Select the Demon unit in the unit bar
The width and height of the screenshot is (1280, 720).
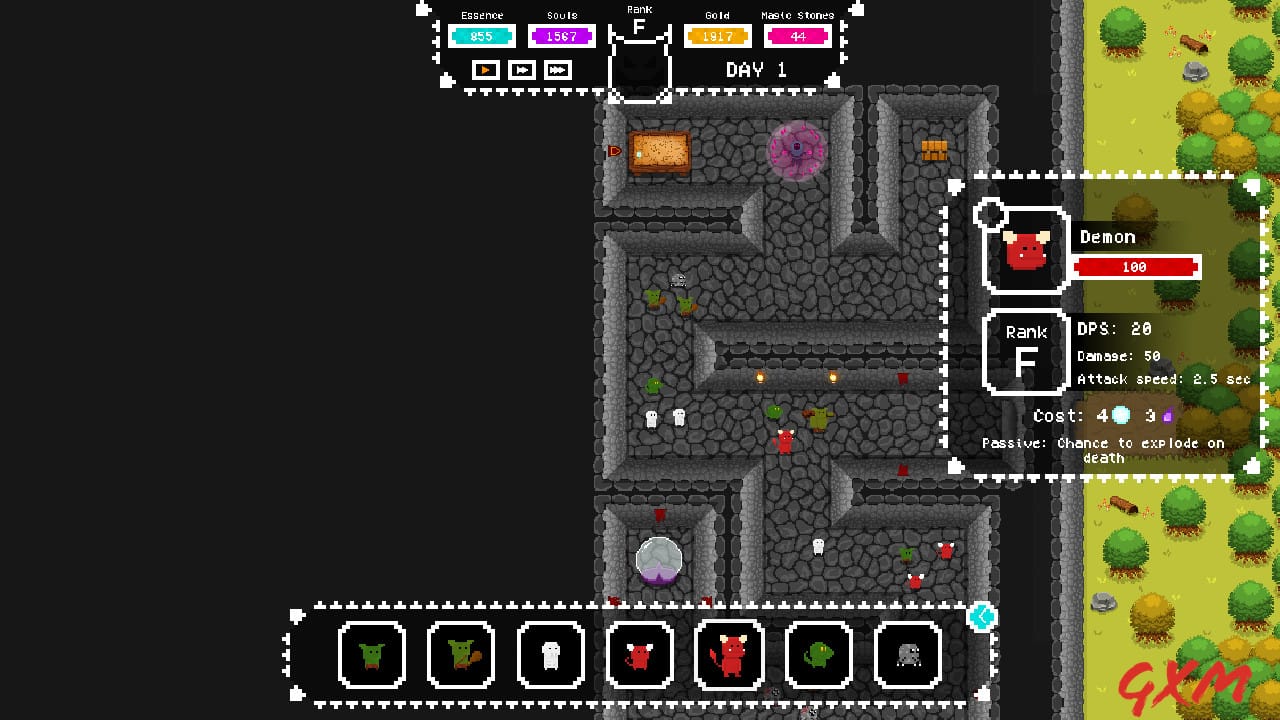(x=729, y=655)
